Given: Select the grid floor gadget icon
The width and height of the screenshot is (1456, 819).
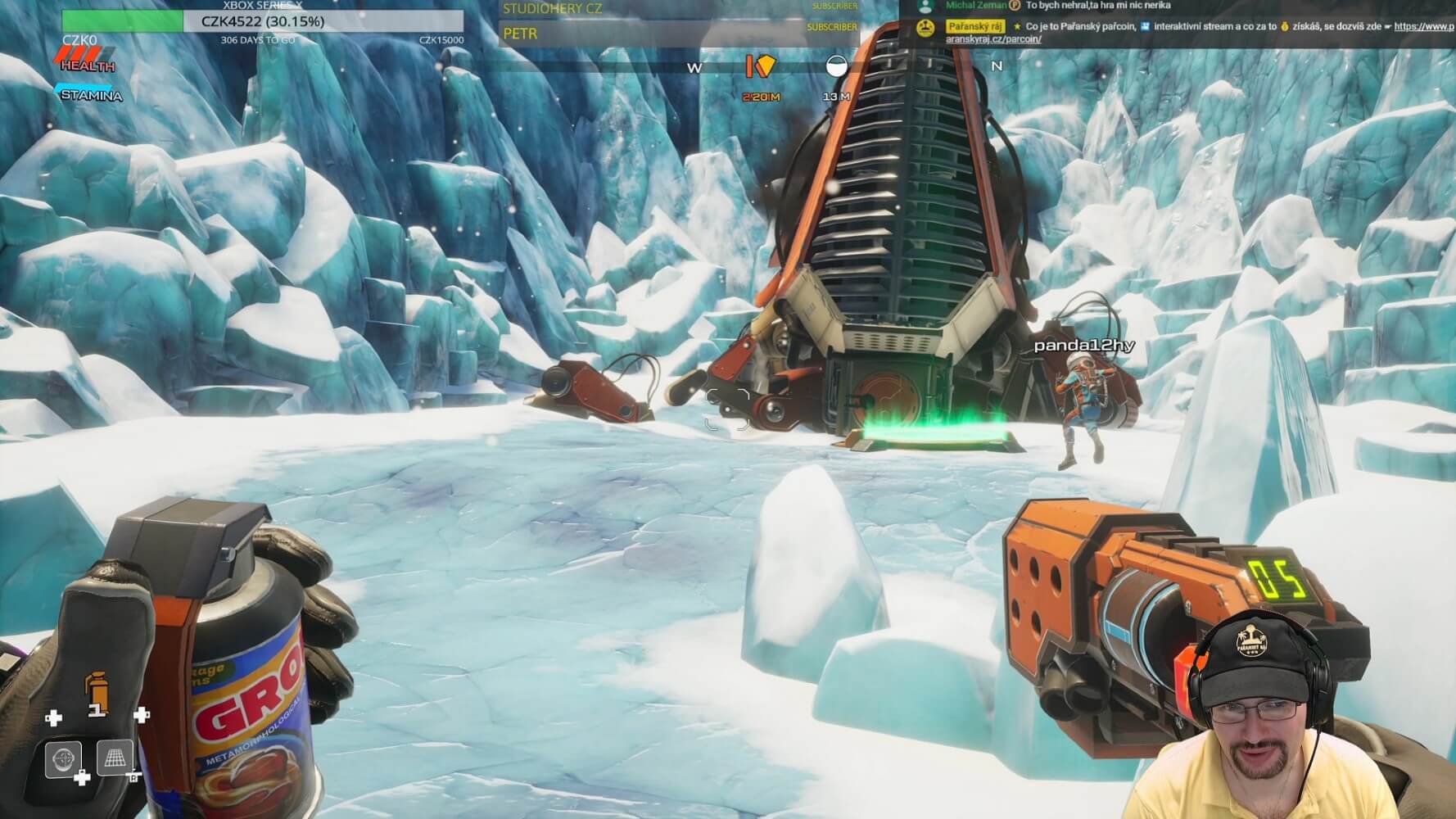Looking at the screenshot, I should click(115, 758).
